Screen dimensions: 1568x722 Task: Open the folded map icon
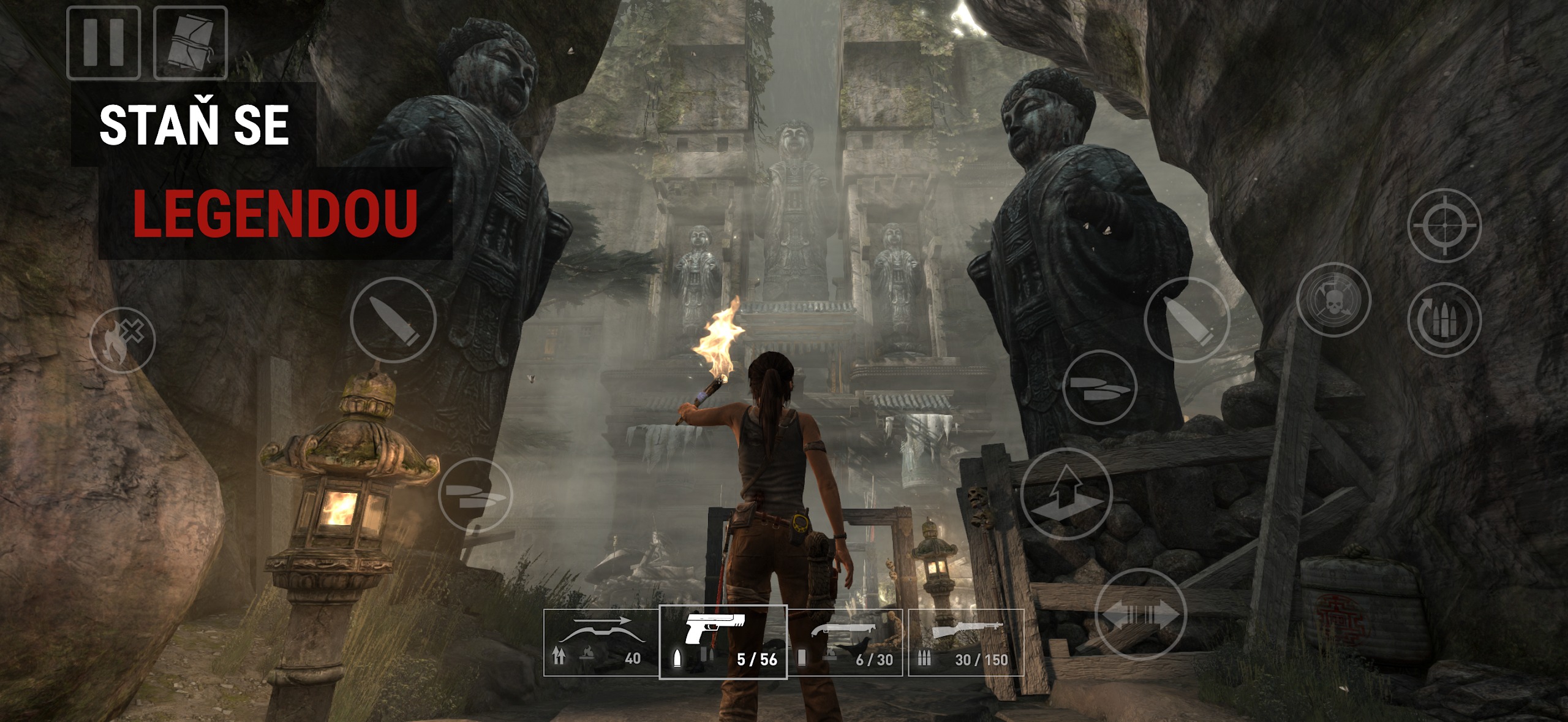pyautogui.click(x=190, y=43)
